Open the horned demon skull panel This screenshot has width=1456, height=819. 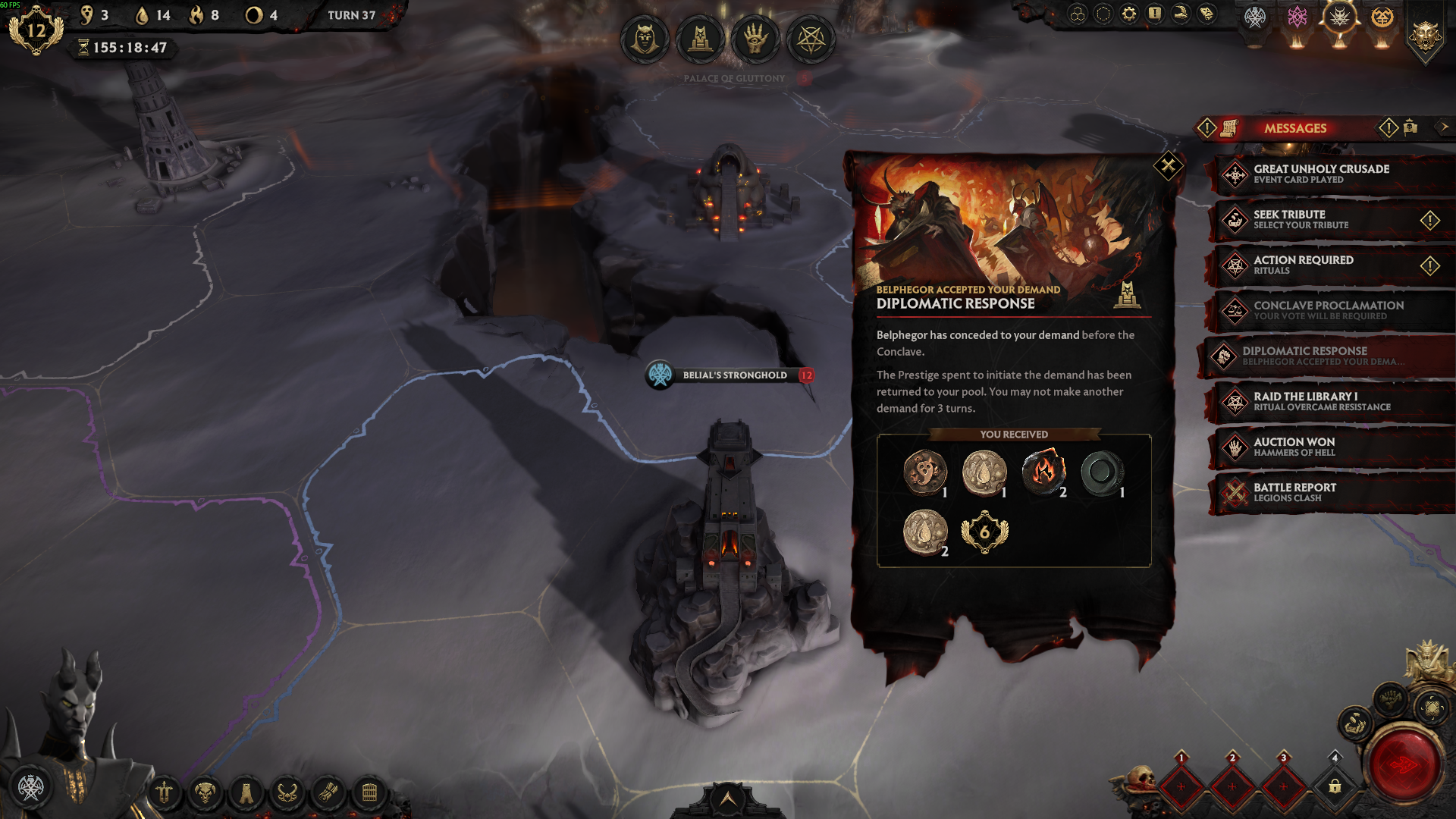pyautogui.click(x=205, y=793)
